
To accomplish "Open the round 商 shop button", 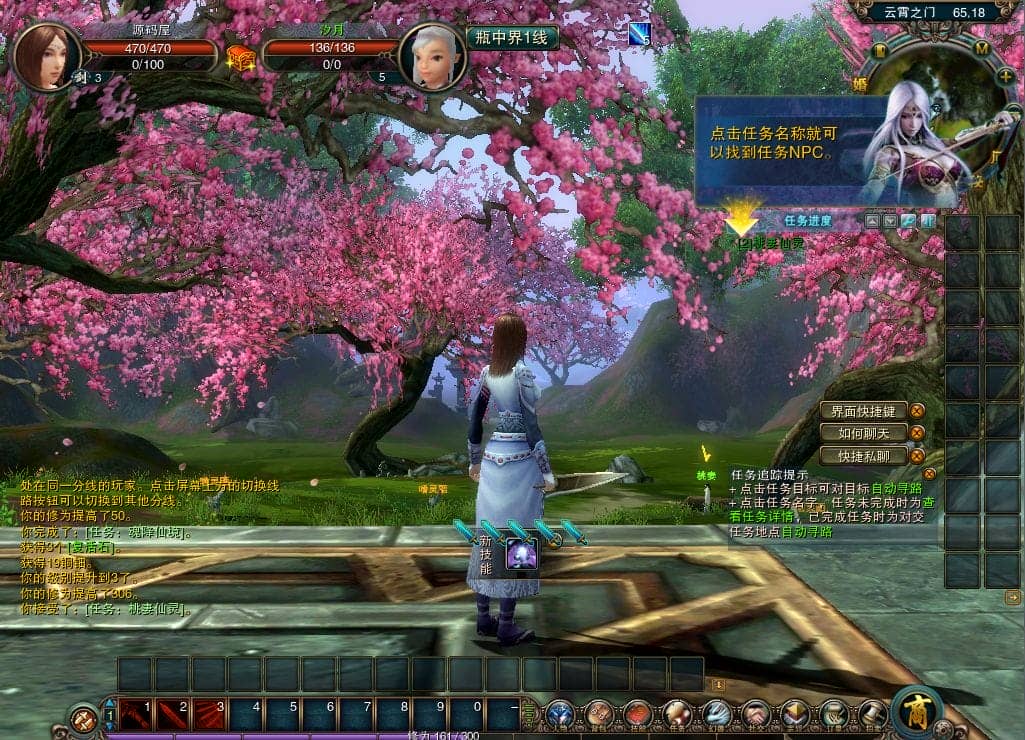I will pyautogui.click(x=916, y=711).
